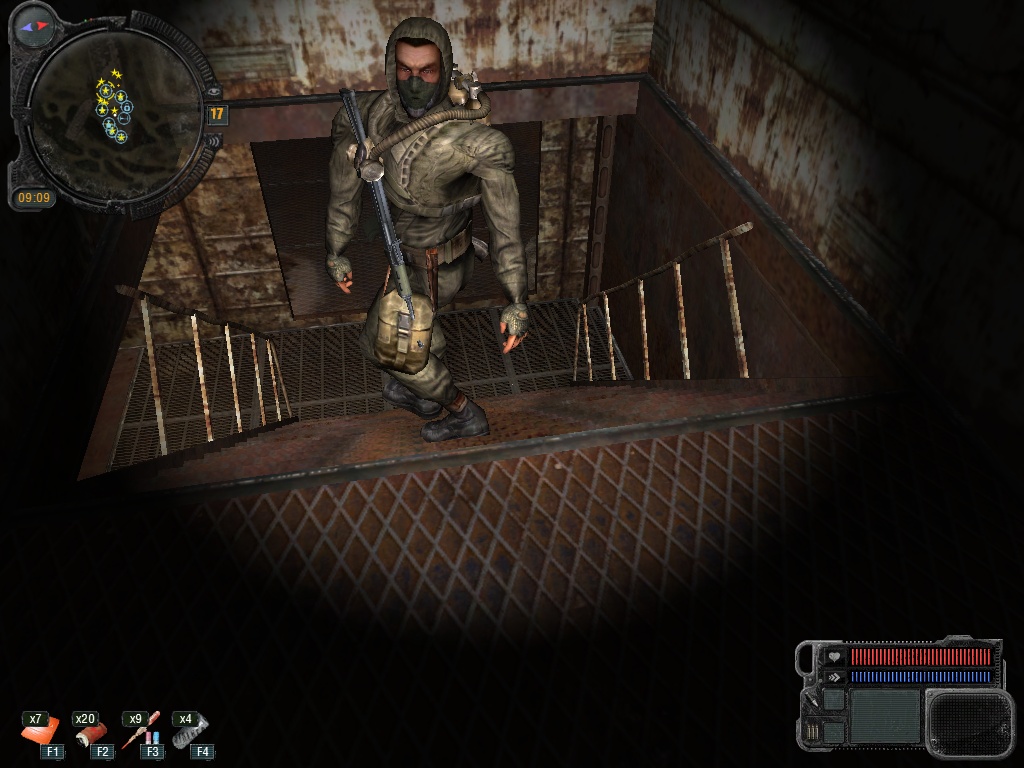Activate the grey can quick slot
1024x768 pixels.
click(x=189, y=732)
